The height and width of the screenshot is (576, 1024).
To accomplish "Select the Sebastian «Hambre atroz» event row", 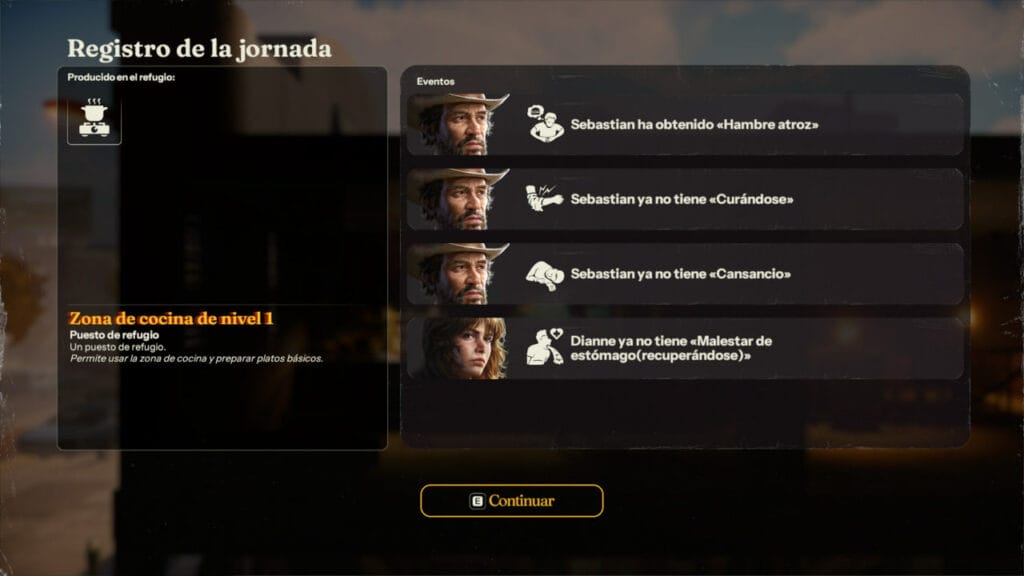I will (x=685, y=125).
